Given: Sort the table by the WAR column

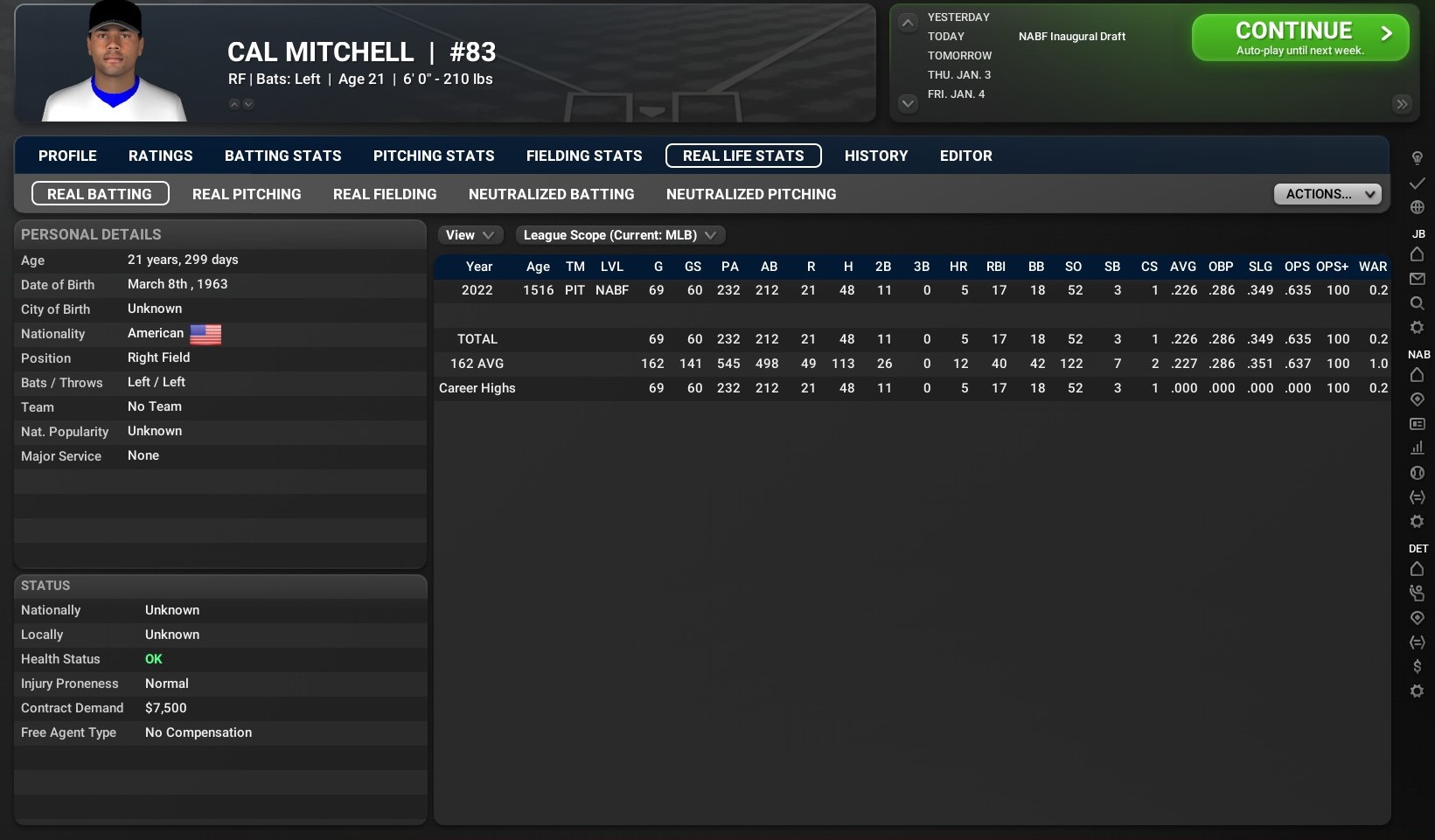Looking at the screenshot, I should coord(1372,267).
